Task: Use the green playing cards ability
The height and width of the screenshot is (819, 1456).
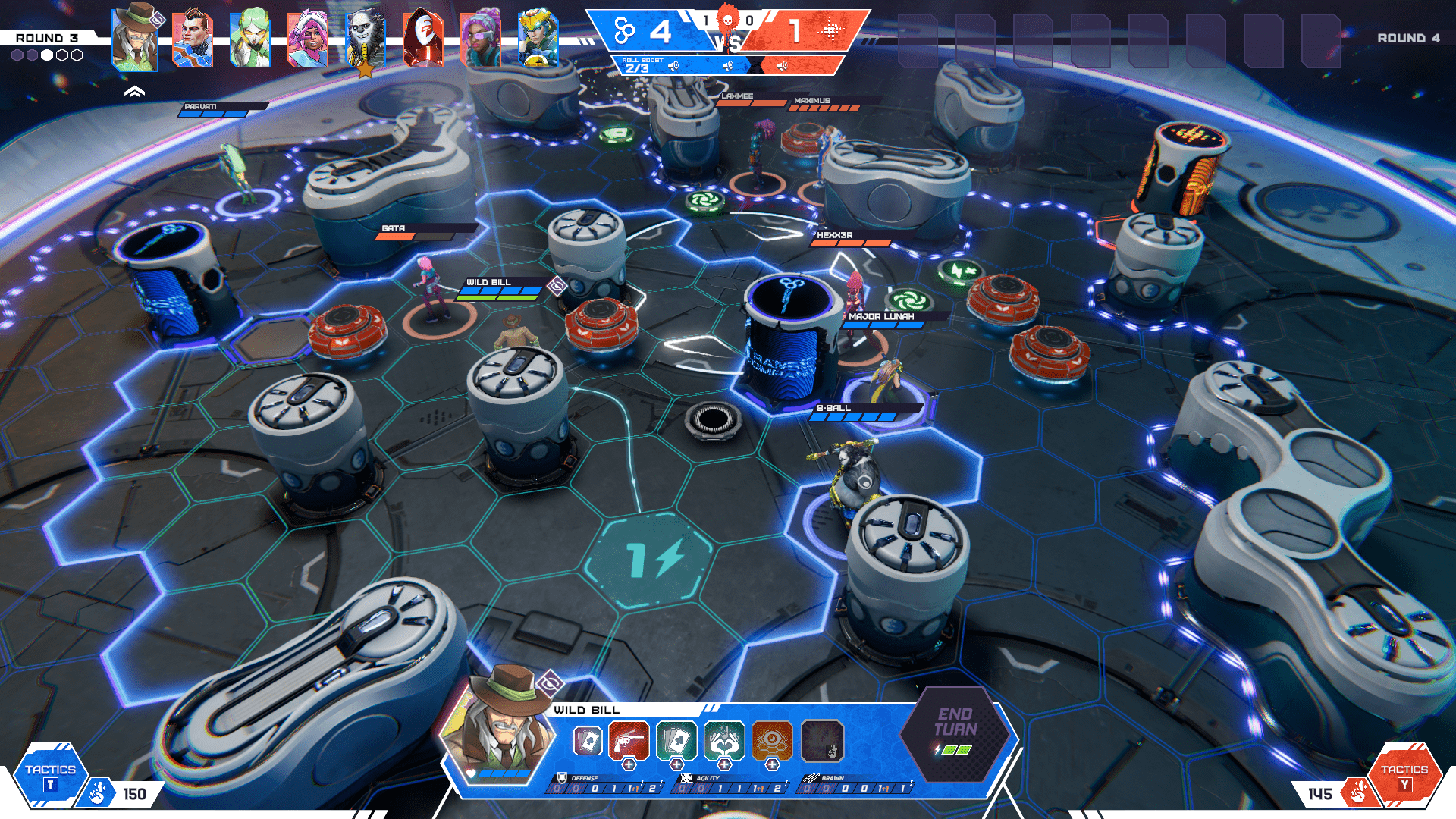Action: [676, 739]
